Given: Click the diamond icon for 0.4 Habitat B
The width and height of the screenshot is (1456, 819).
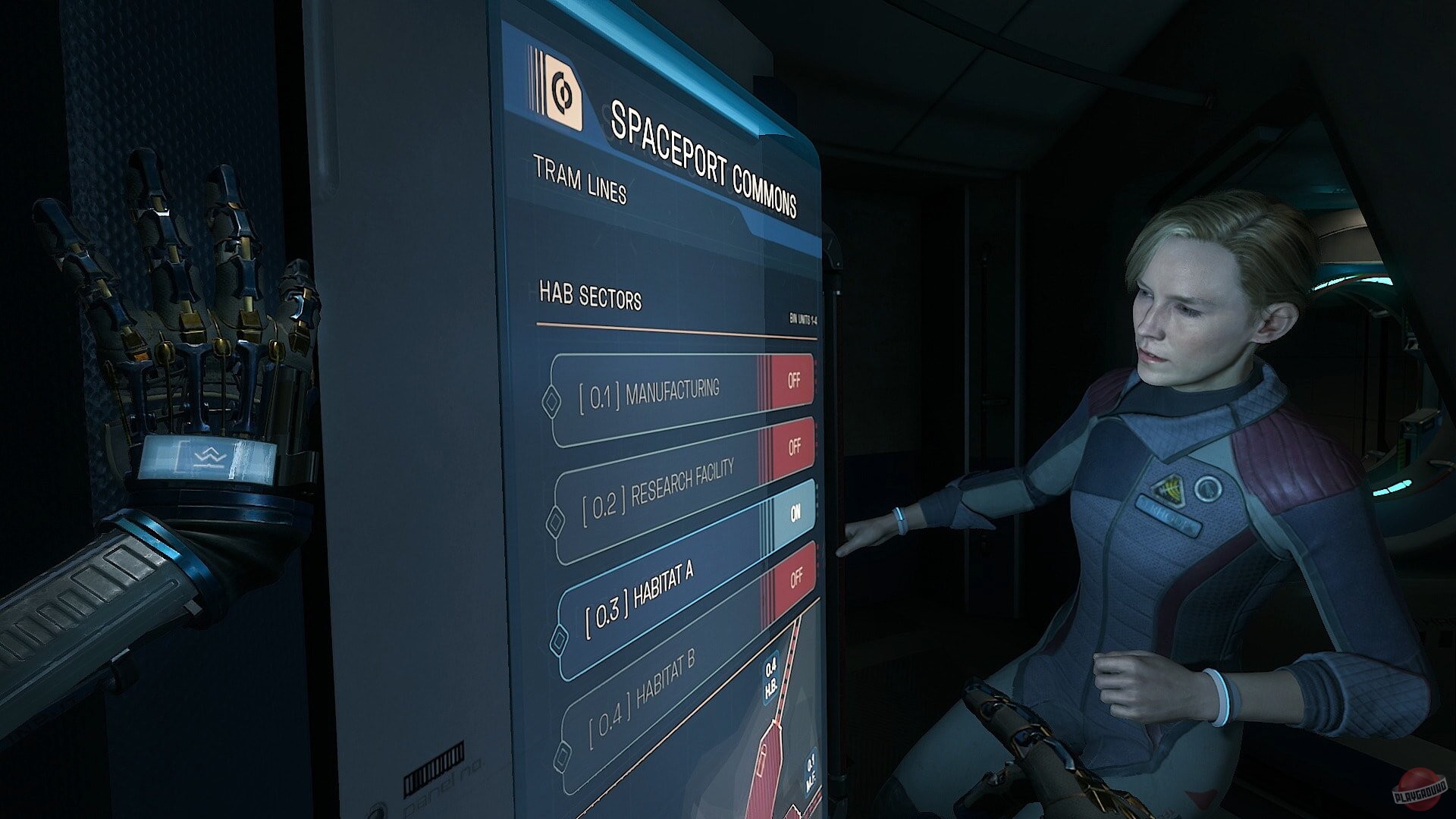Looking at the screenshot, I should 563,754.
